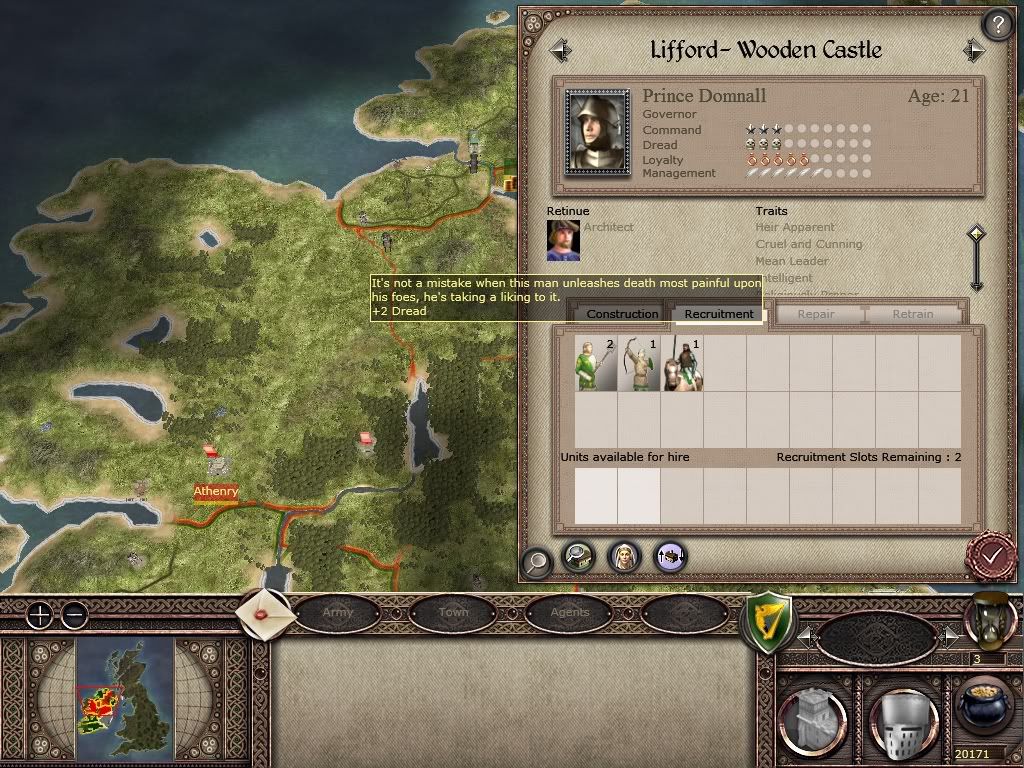This screenshot has width=1024, height=768.
Task: Recruit the green spearman unit
Action: [x=595, y=364]
